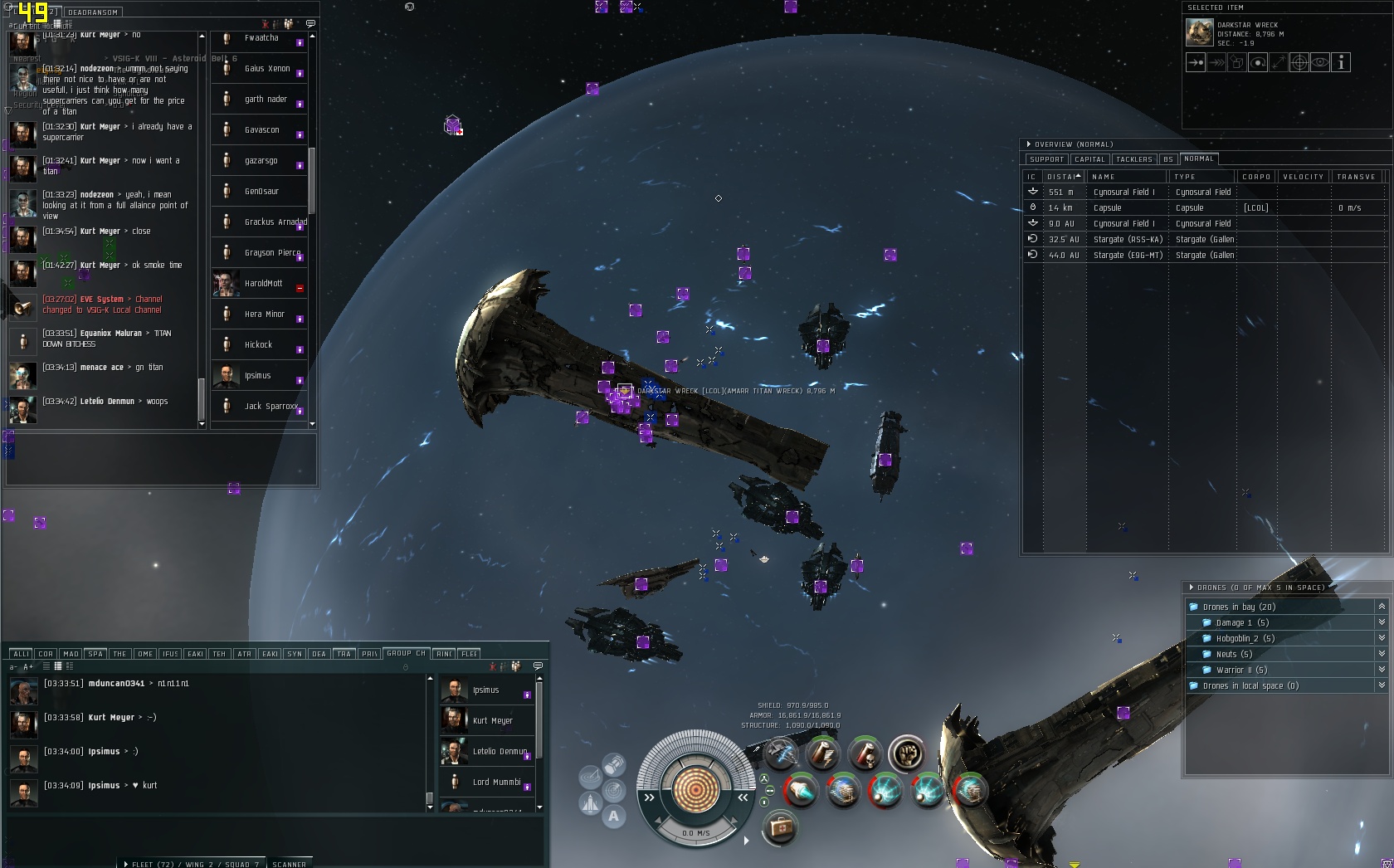1394x868 pixels.
Task: Toggle the autopilot A button
Action: tap(613, 816)
